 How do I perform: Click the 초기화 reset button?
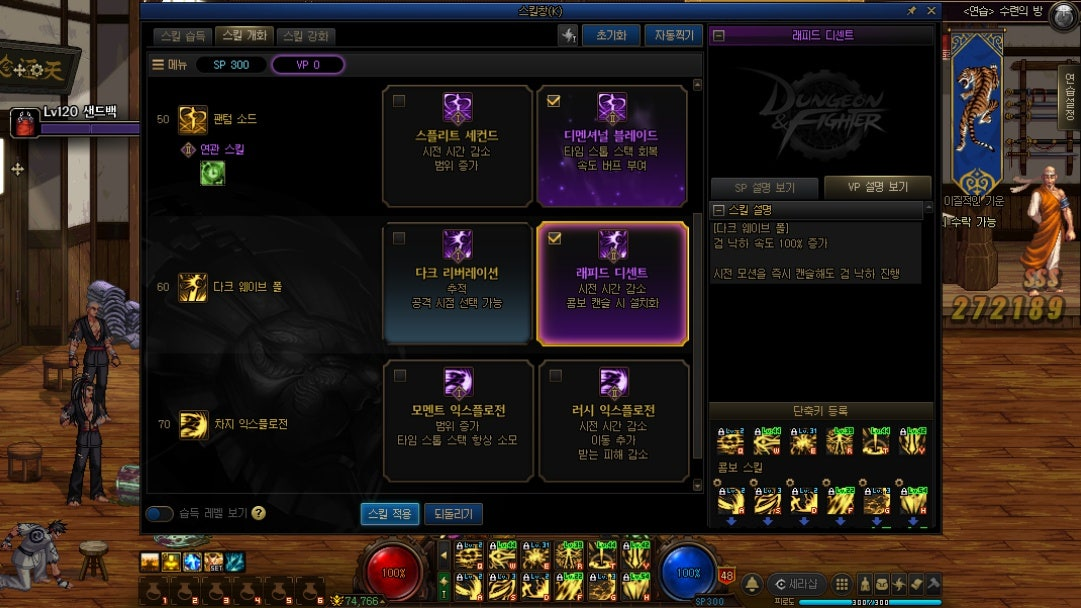click(x=610, y=36)
